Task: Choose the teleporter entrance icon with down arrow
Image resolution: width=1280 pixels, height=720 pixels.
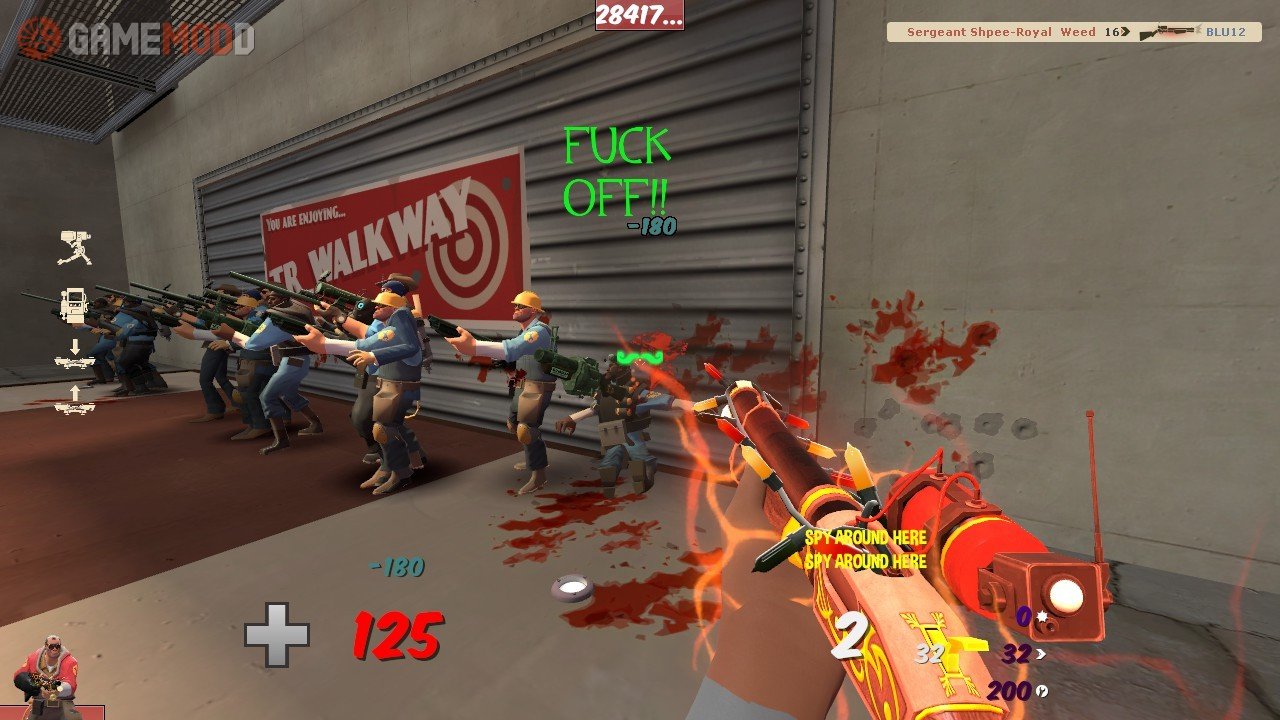Action: point(75,354)
